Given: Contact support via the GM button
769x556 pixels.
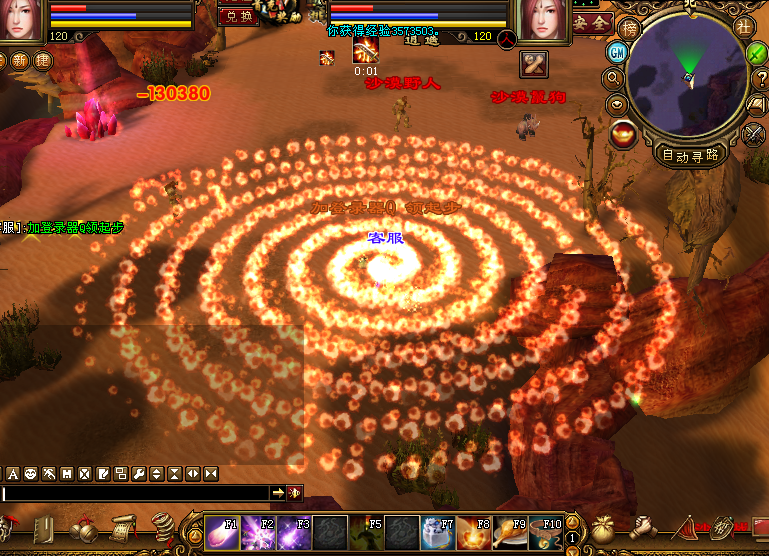Looking at the screenshot, I should pos(617,53).
